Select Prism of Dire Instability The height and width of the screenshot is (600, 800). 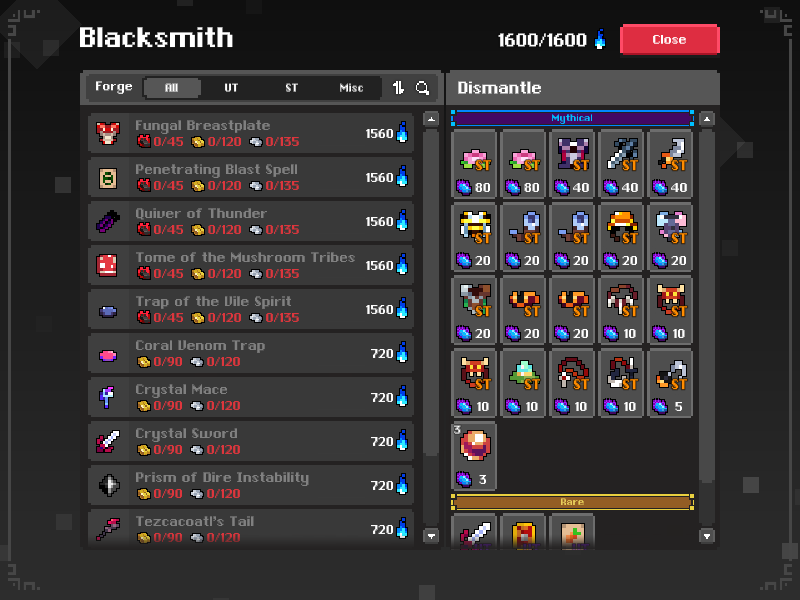(x=251, y=485)
